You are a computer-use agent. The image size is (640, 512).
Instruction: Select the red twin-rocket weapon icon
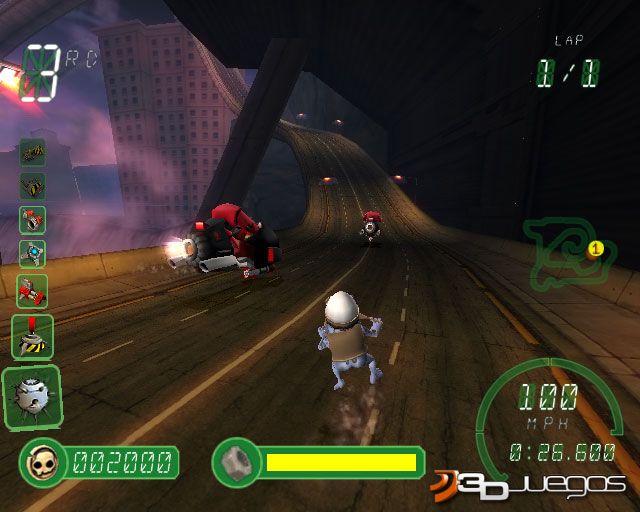click(x=33, y=290)
